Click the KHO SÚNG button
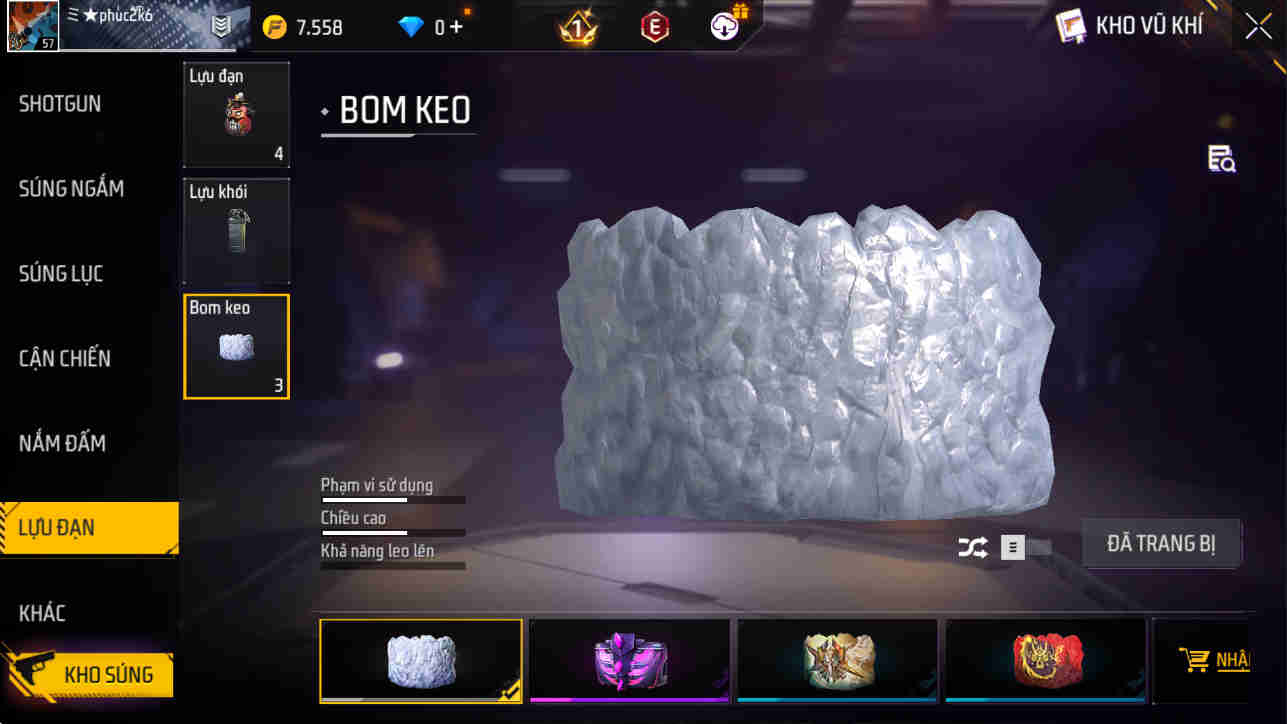This screenshot has width=1287, height=724. [x=110, y=674]
